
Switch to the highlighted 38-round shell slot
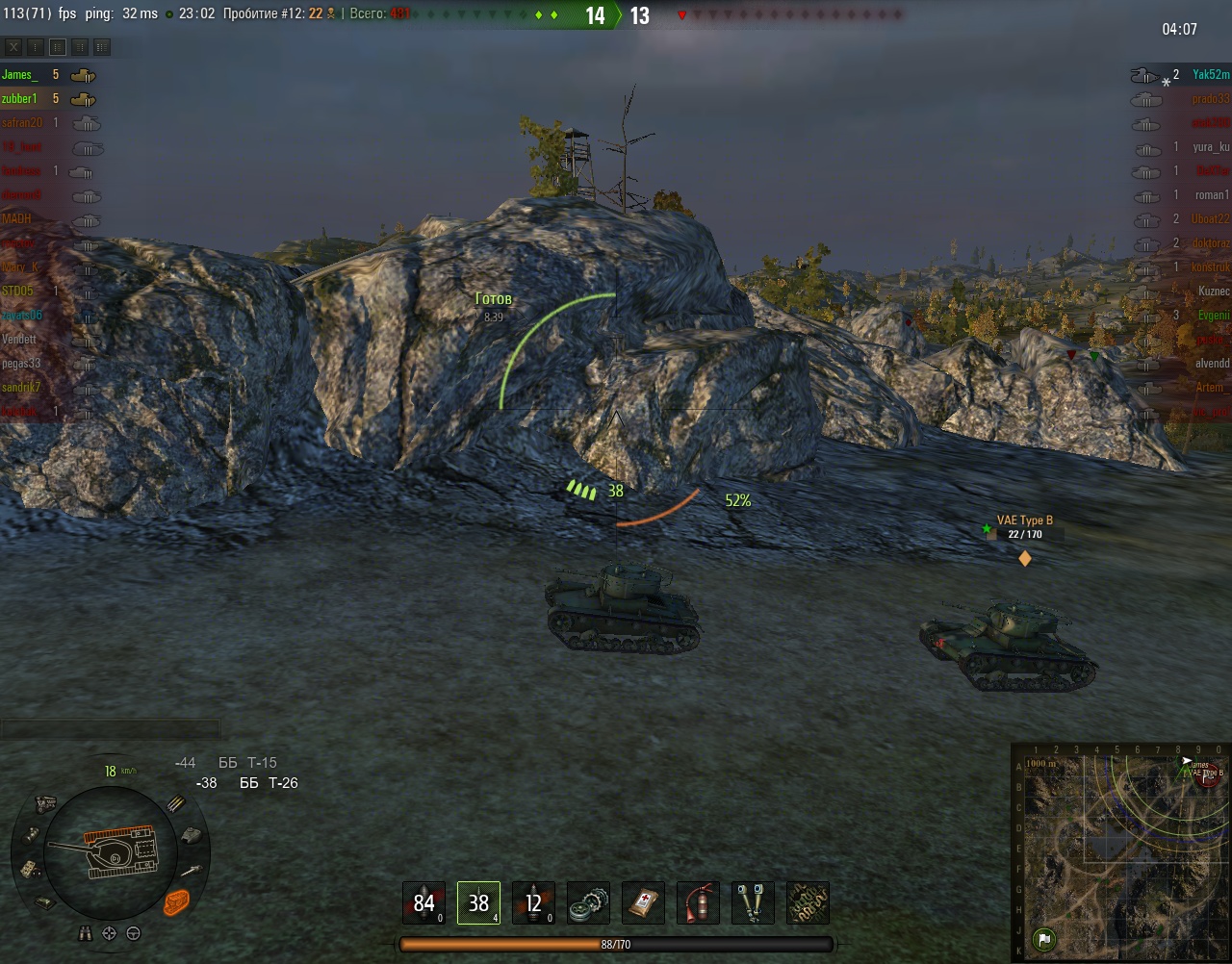[478, 902]
